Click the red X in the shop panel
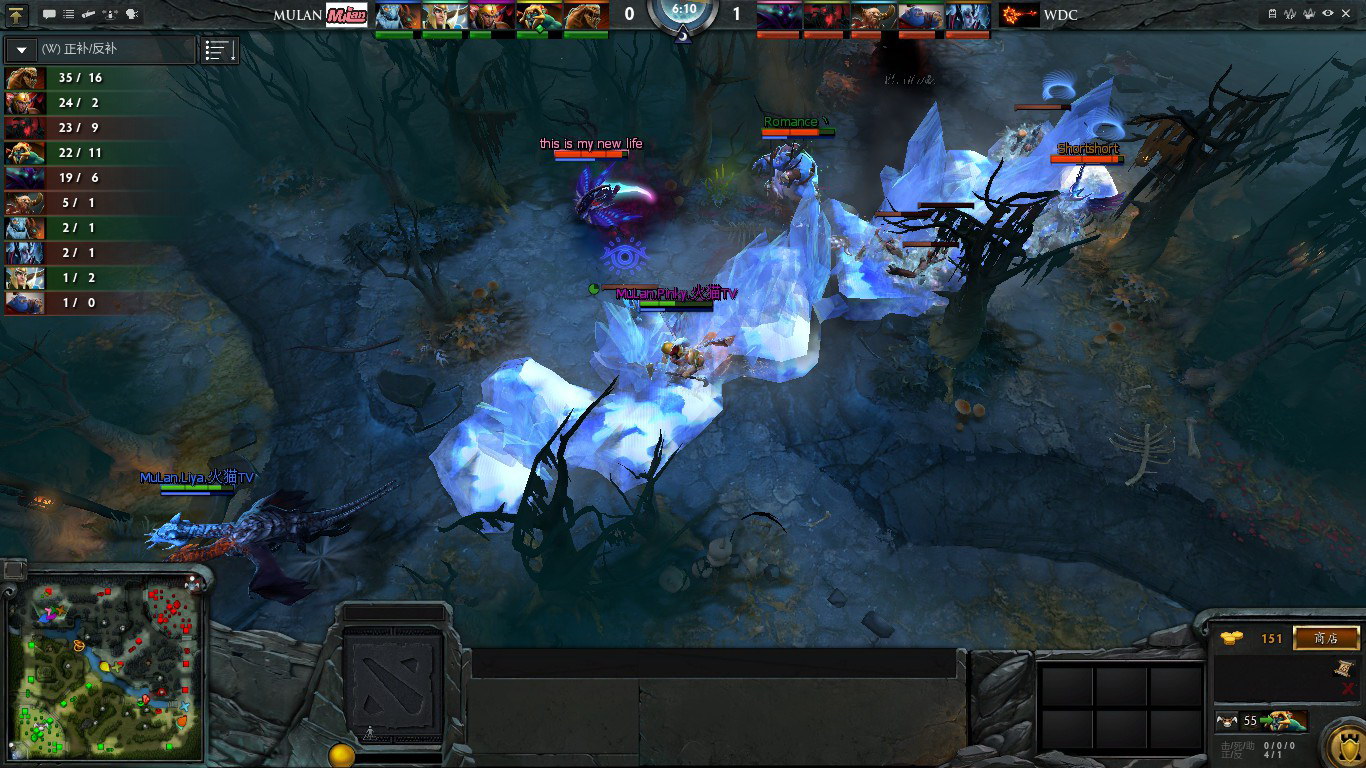 pyautogui.click(x=1346, y=688)
